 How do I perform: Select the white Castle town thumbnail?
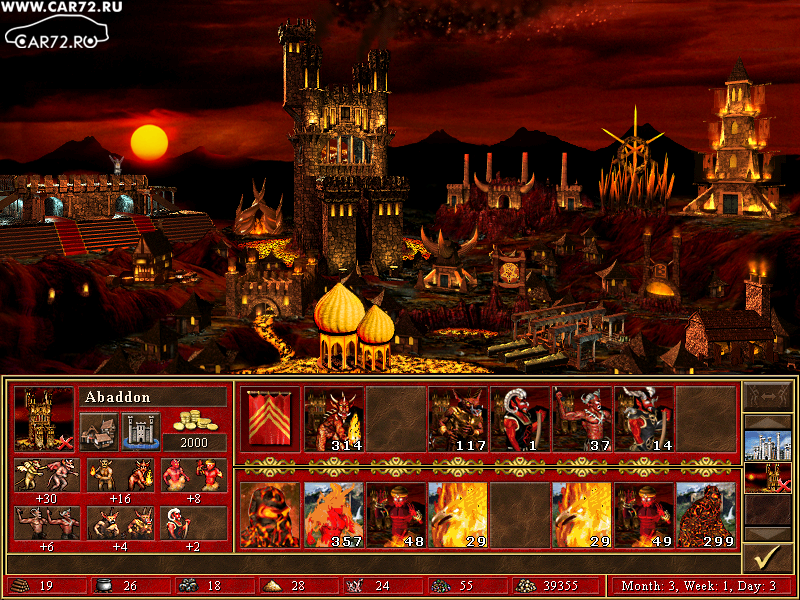coord(768,444)
